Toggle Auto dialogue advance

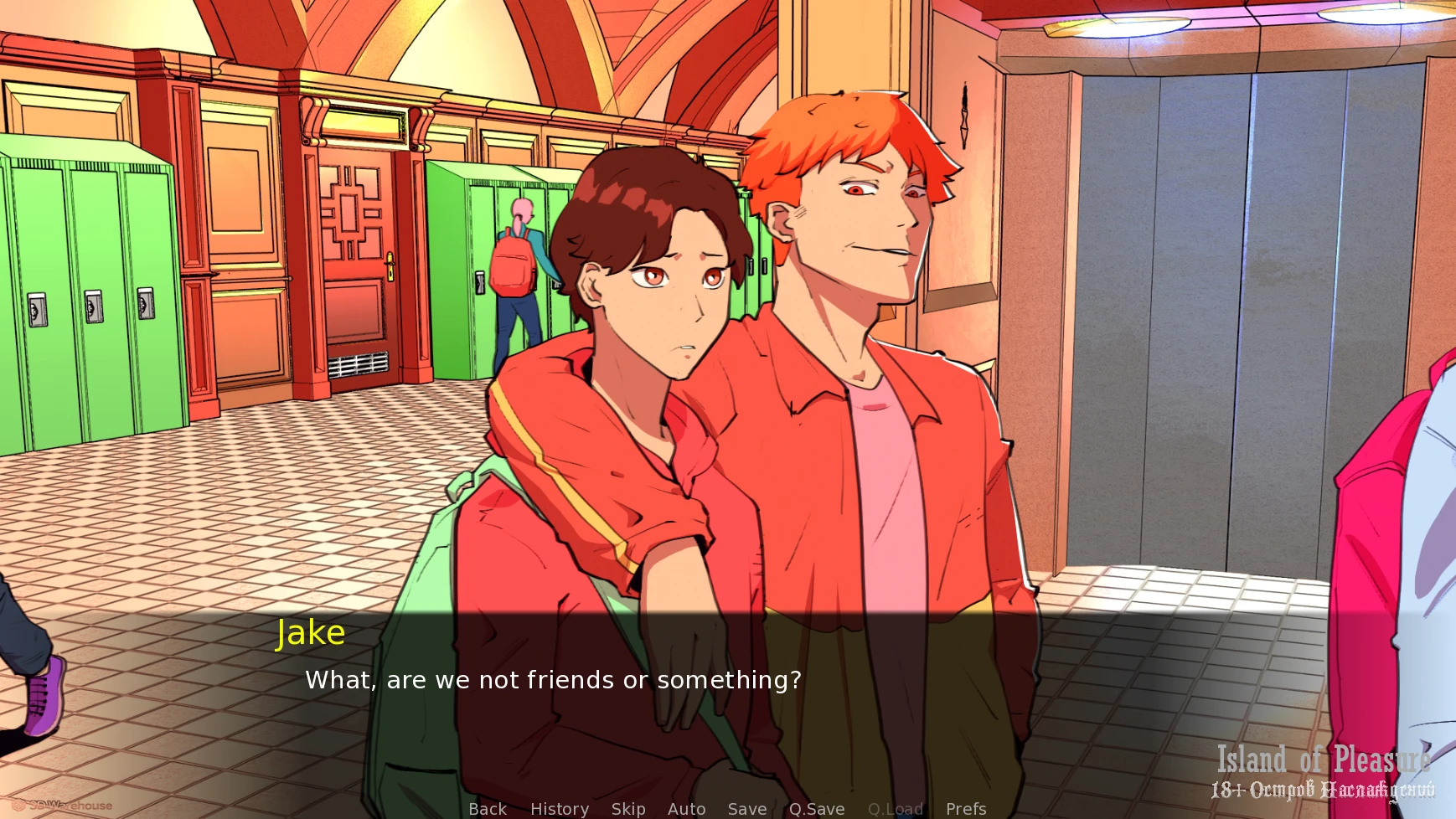click(686, 809)
